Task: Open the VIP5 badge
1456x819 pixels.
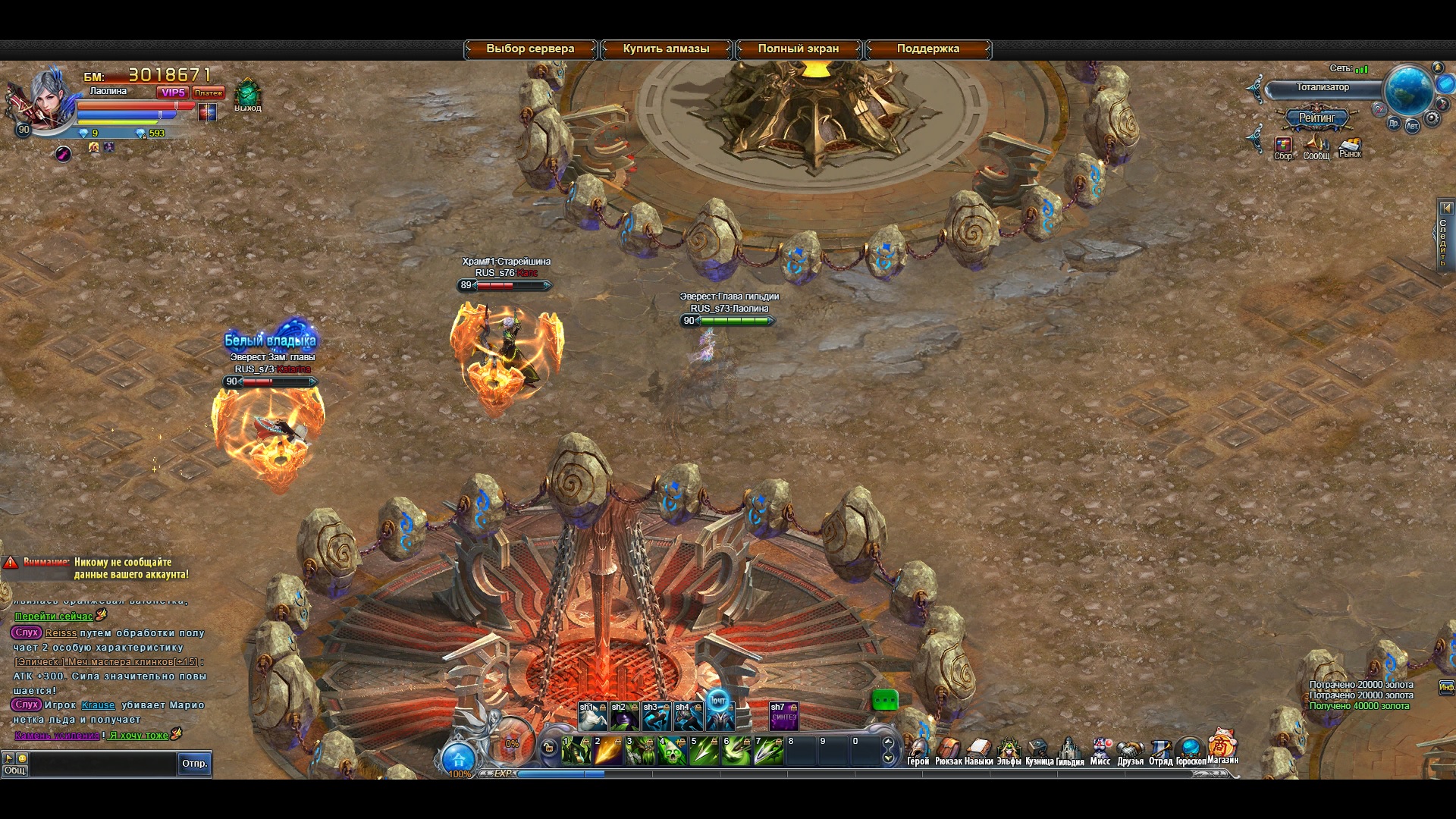Action: (173, 93)
